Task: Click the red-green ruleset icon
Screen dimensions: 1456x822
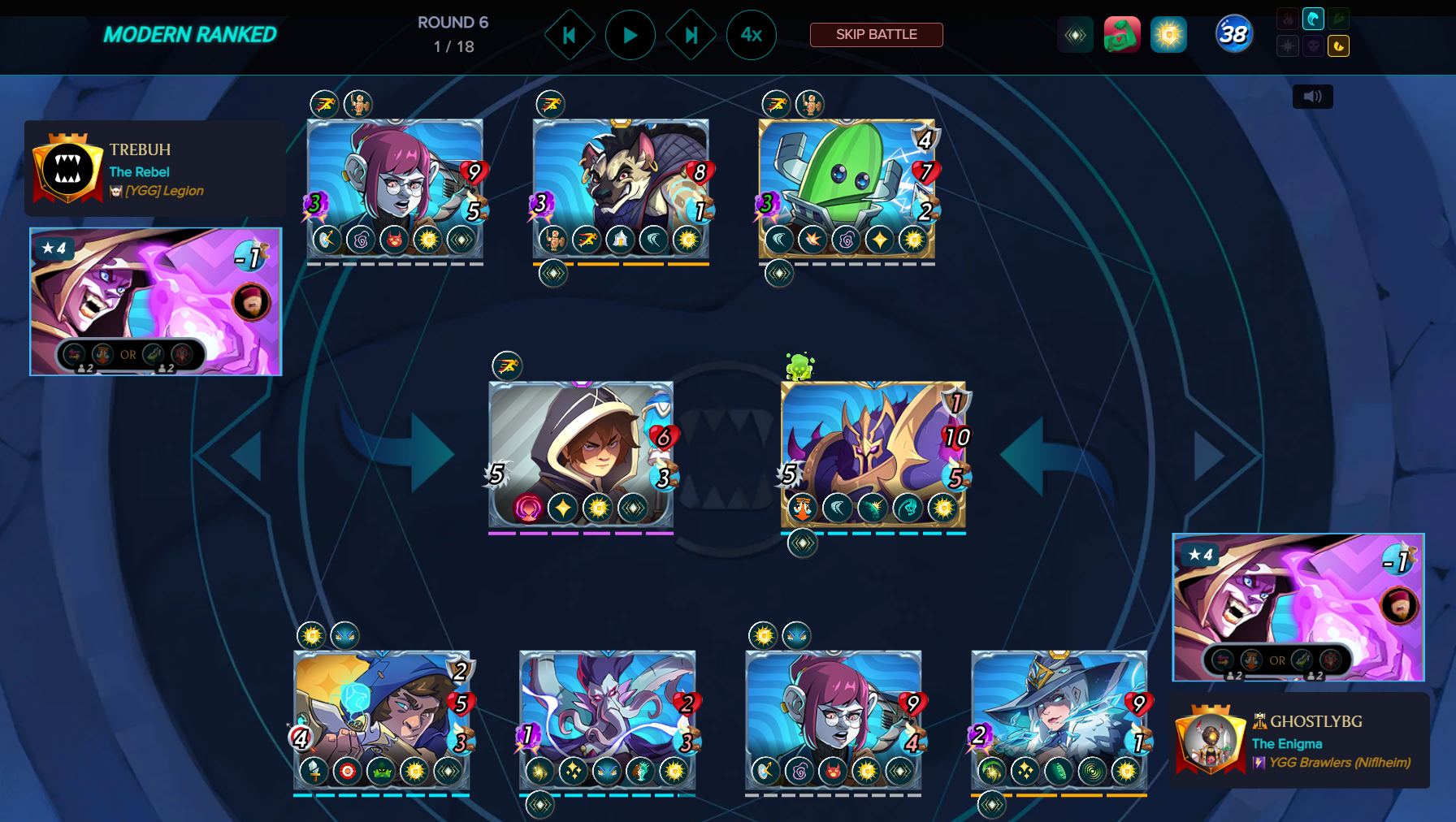Action: [1122, 35]
